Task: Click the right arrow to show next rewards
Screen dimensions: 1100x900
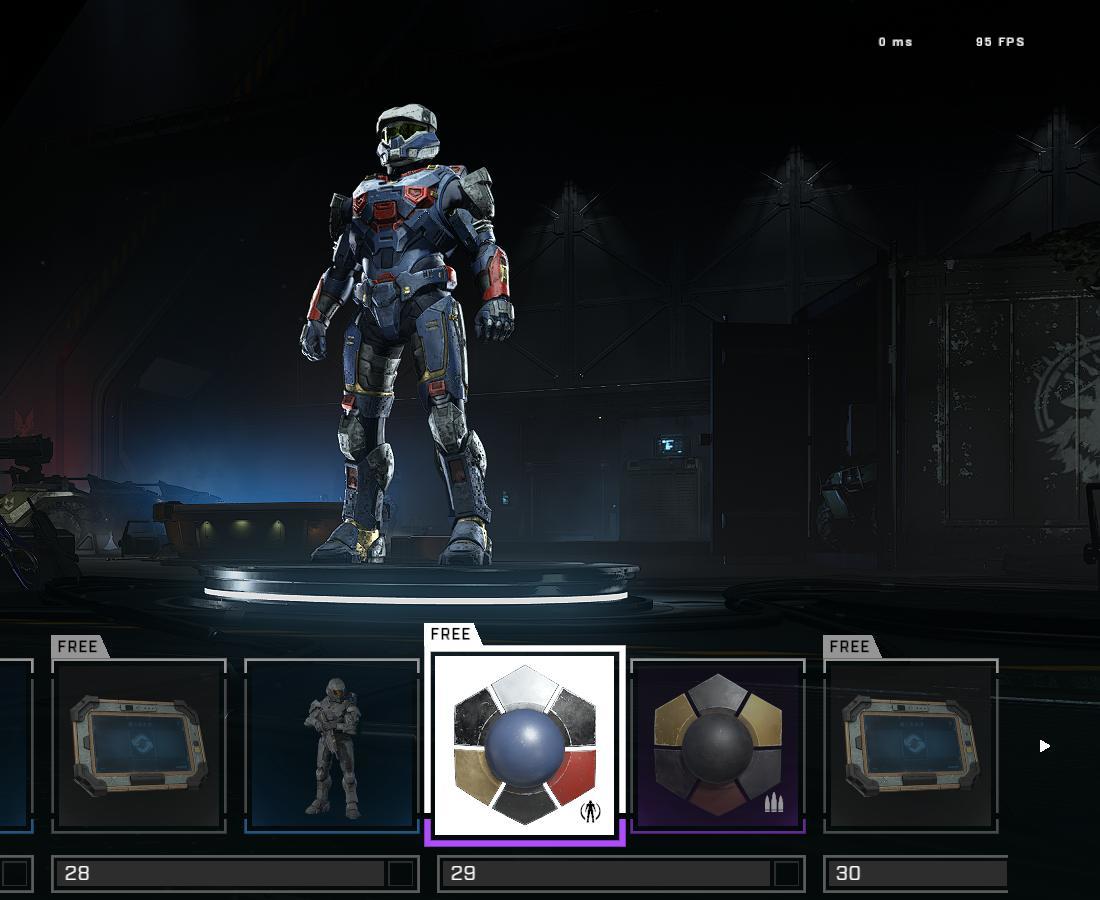Action: [x=1044, y=746]
